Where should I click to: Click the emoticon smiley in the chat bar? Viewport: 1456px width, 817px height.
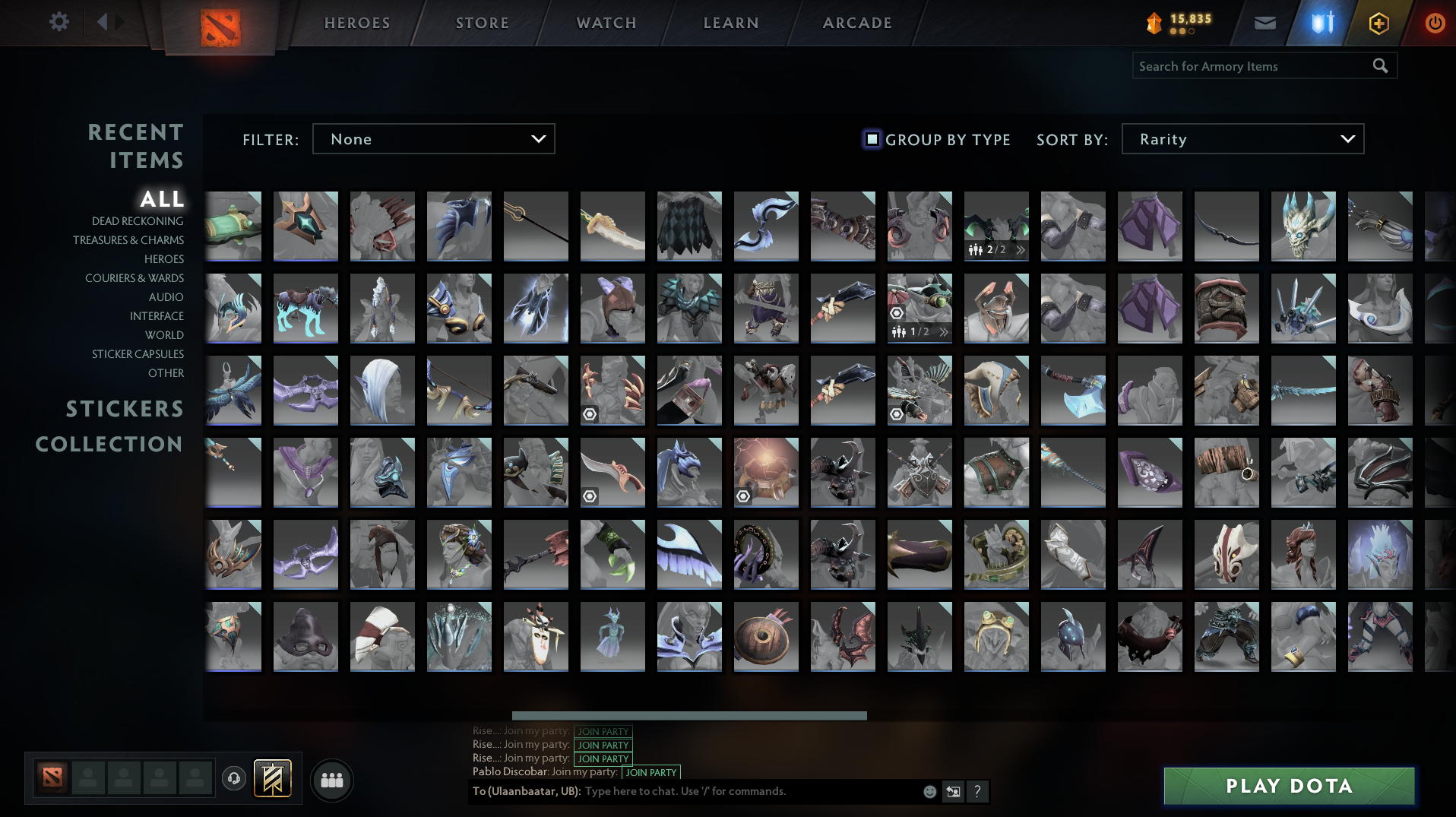click(929, 791)
